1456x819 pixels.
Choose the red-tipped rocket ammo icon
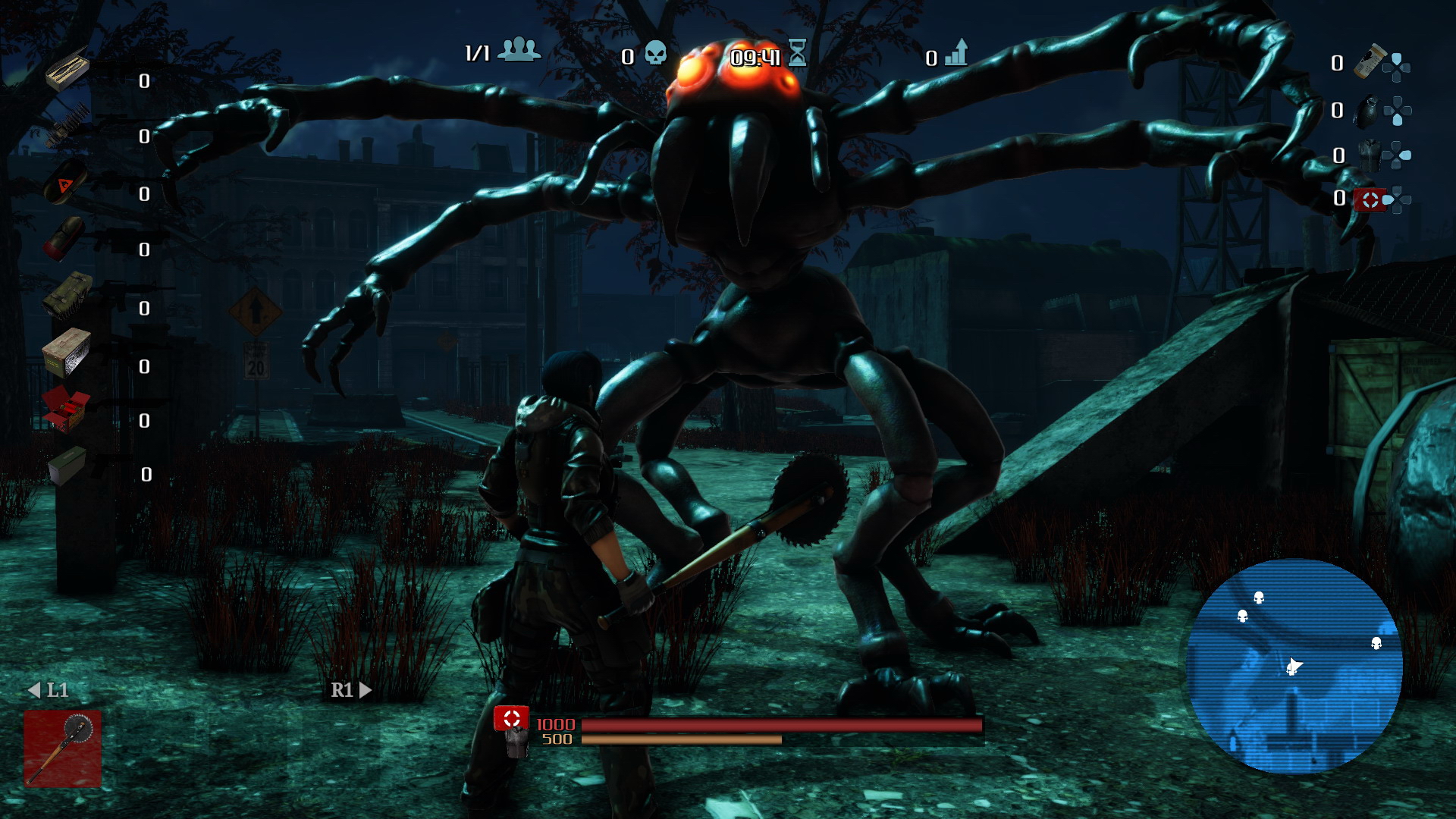tap(65, 238)
